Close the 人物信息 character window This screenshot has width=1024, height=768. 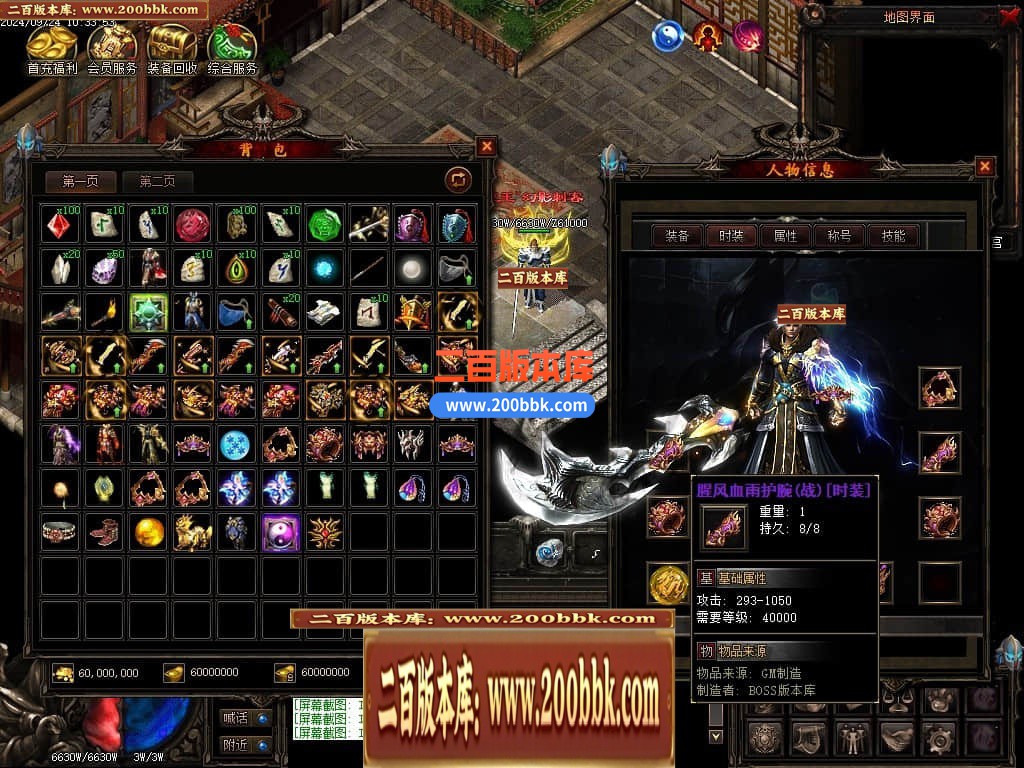tap(985, 166)
